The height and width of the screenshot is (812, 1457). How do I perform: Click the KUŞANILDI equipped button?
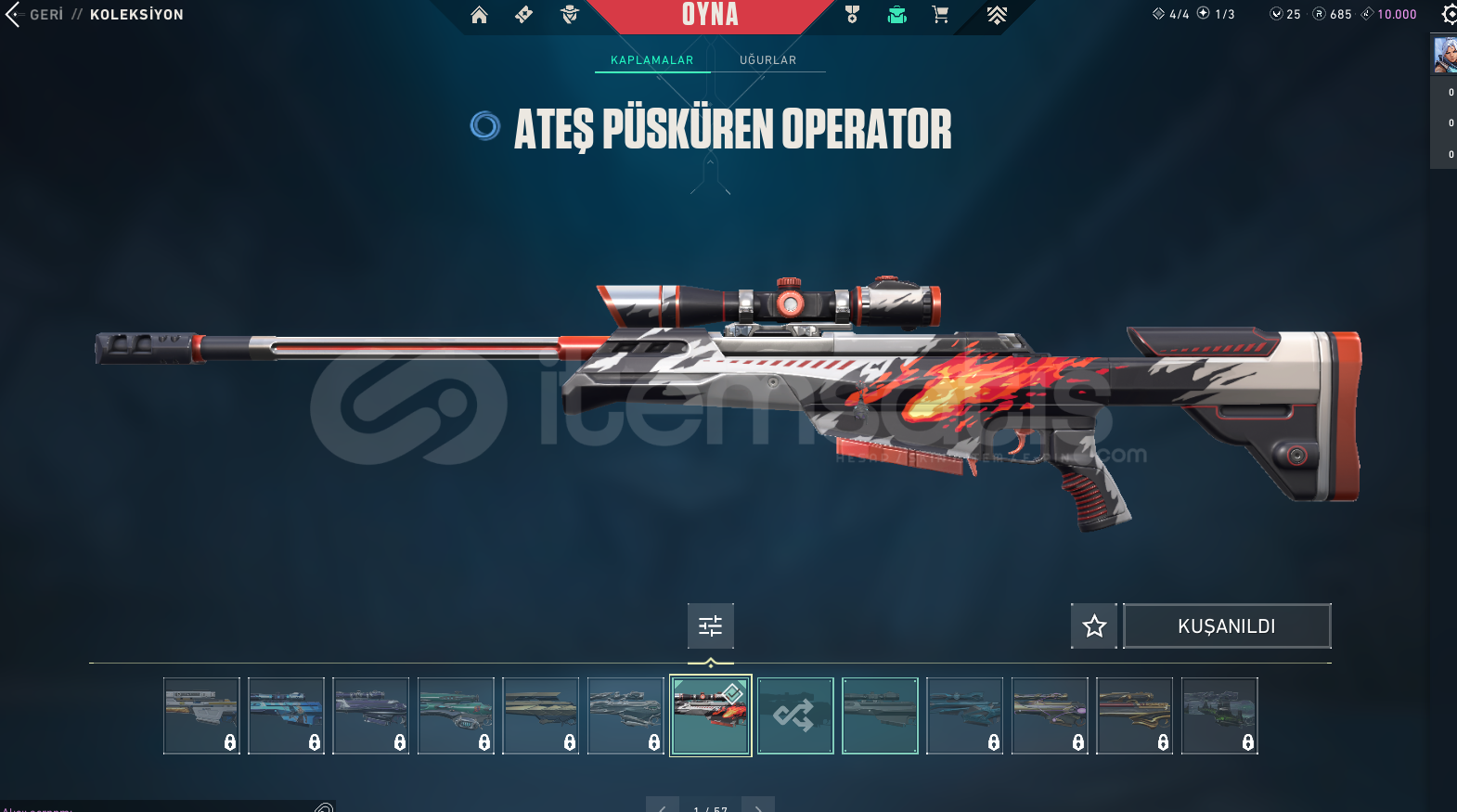[x=1227, y=626]
